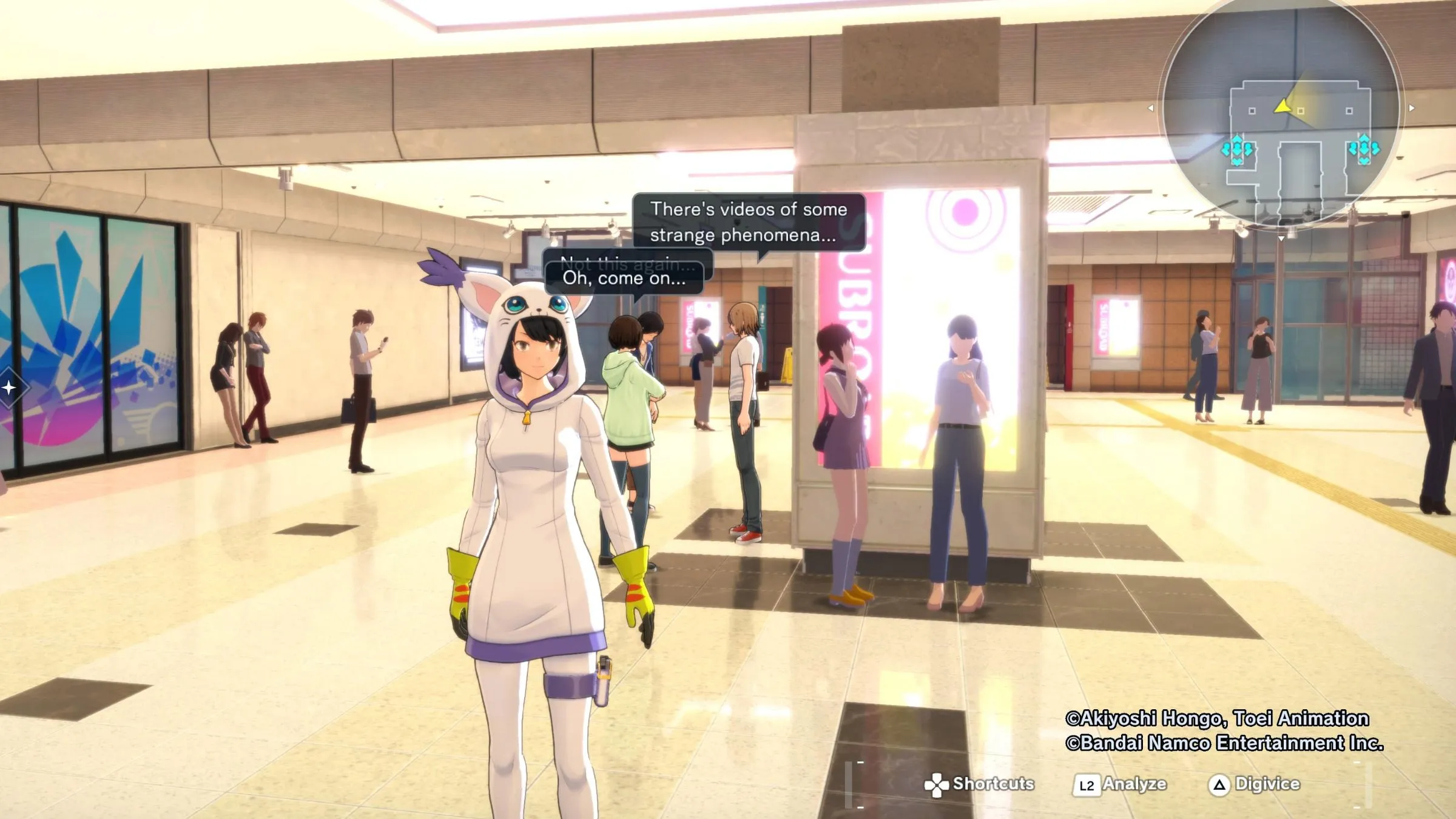1456x819 pixels.
Task: Select the diamond sparkle marker icon
Action: coord(8,387)
